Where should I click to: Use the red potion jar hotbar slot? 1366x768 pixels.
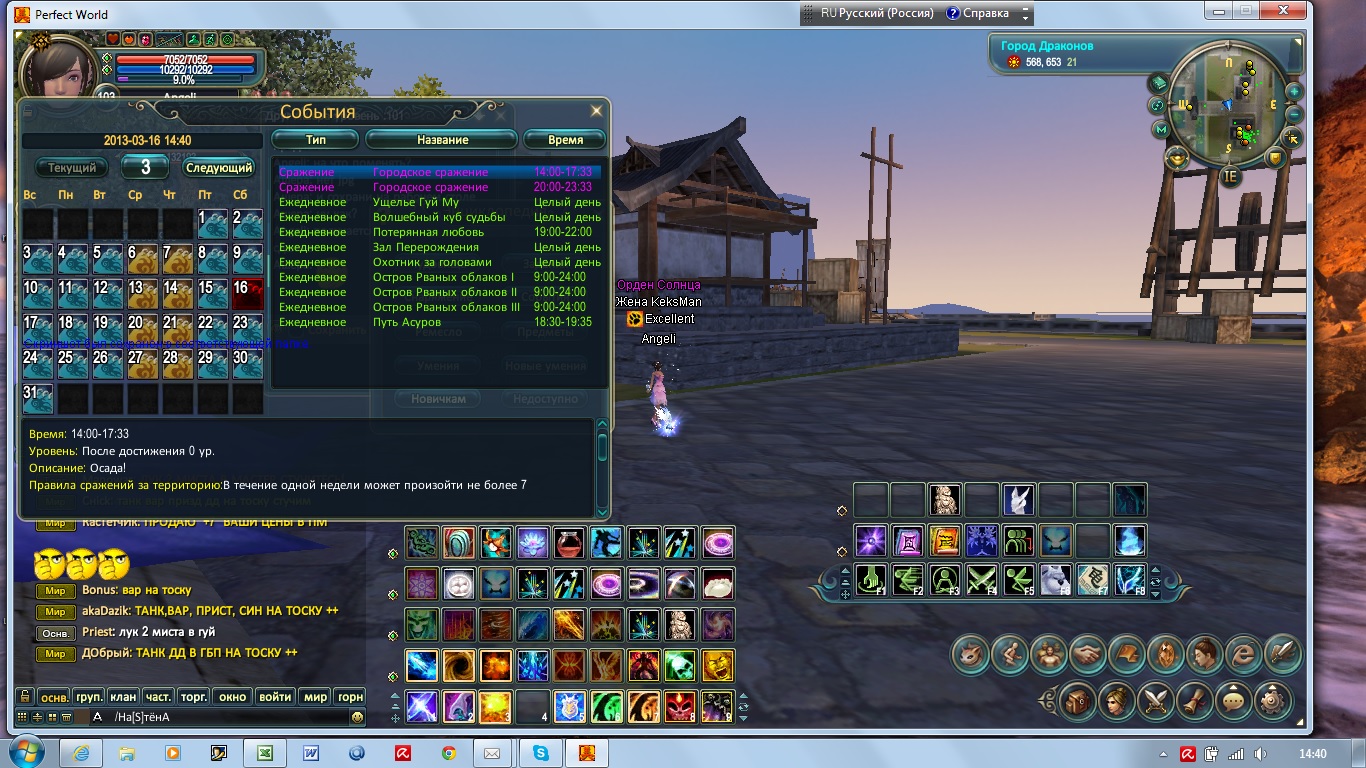coord(569,542)
